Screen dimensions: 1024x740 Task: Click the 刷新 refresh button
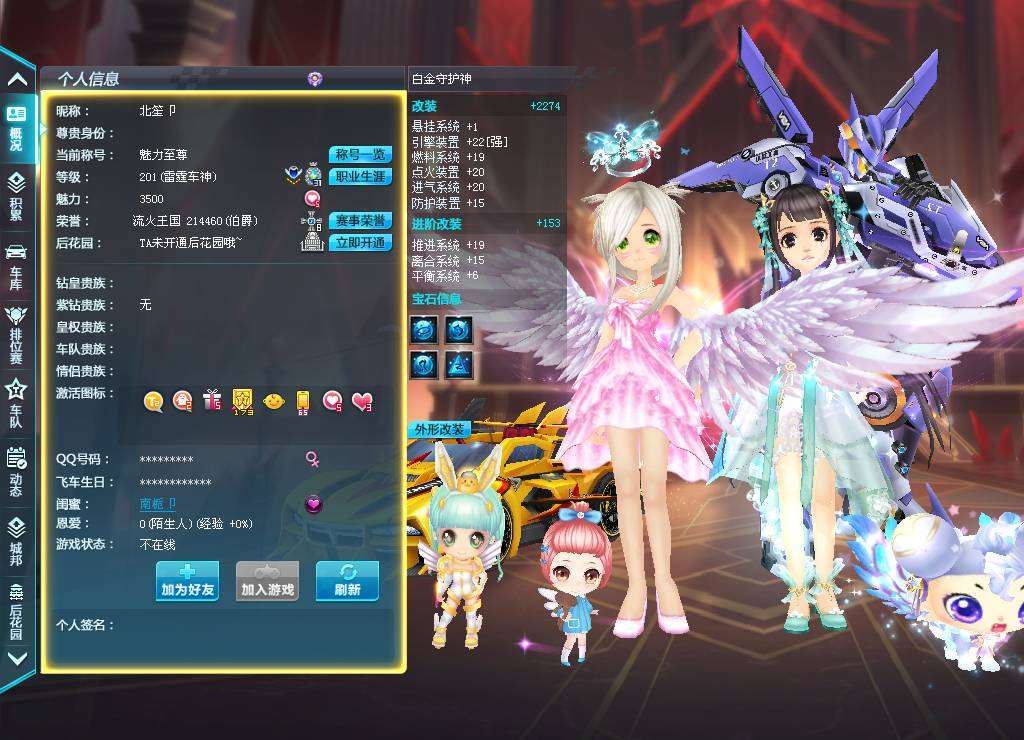point(347,581)
